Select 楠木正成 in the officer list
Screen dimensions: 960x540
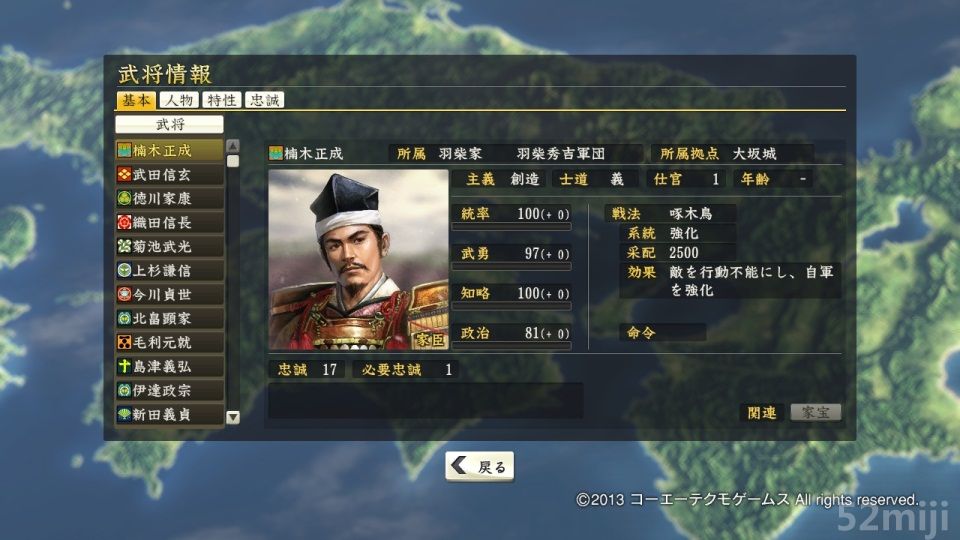point(169,150)
